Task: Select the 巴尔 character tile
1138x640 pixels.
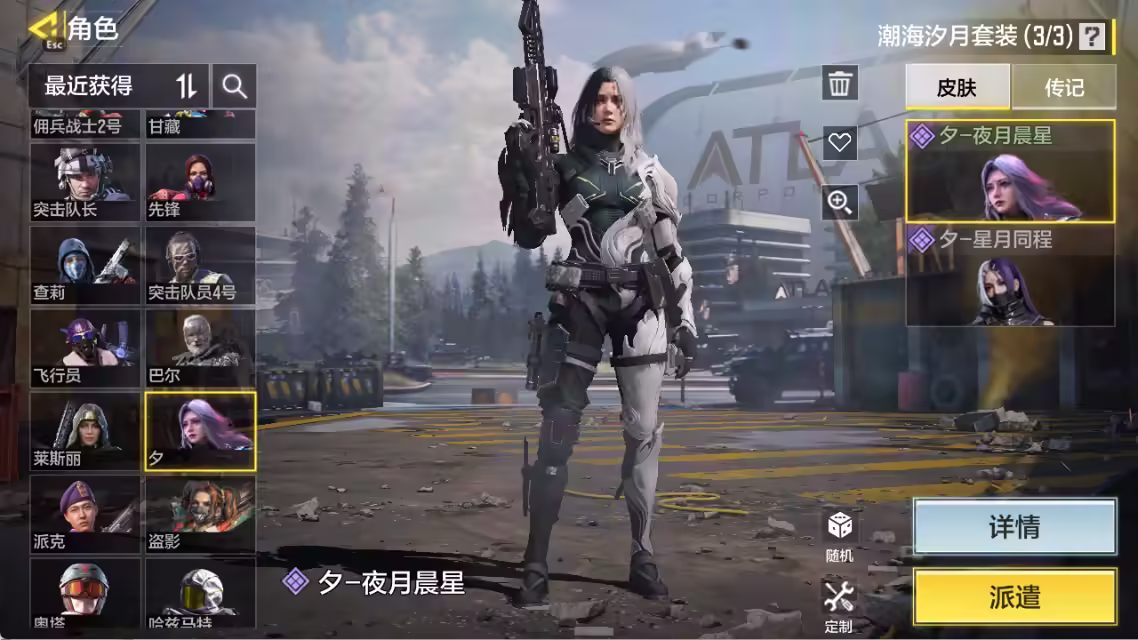Action: point(200,347)
